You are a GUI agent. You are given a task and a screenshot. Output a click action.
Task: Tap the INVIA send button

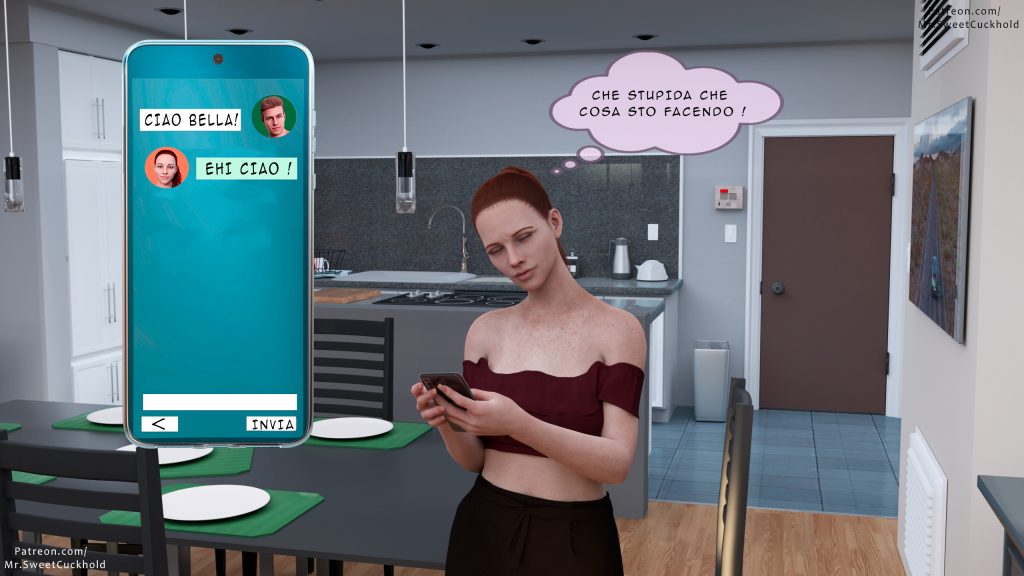(x=272, y=424)
